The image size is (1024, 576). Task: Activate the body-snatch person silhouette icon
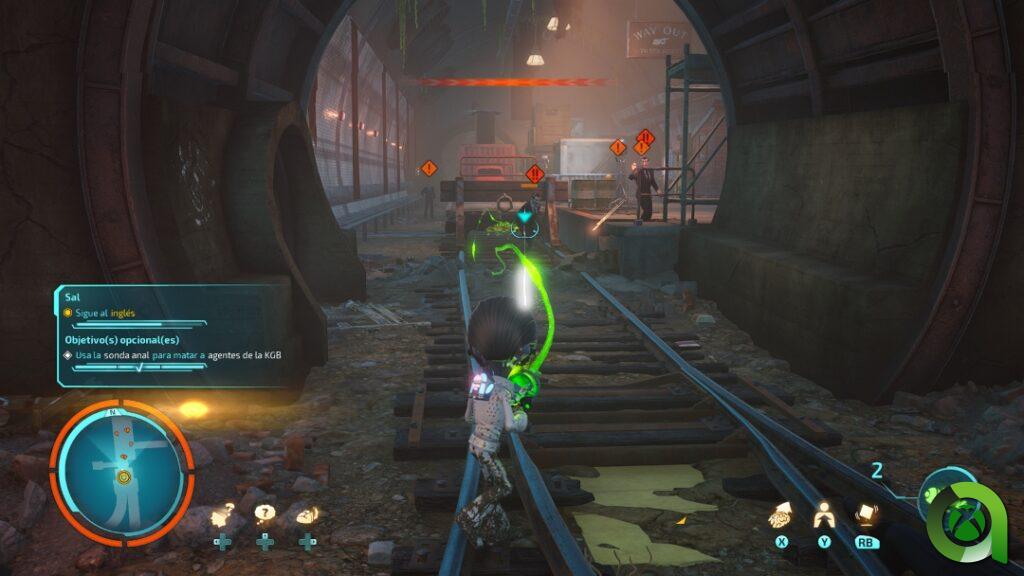coord(824,515)
